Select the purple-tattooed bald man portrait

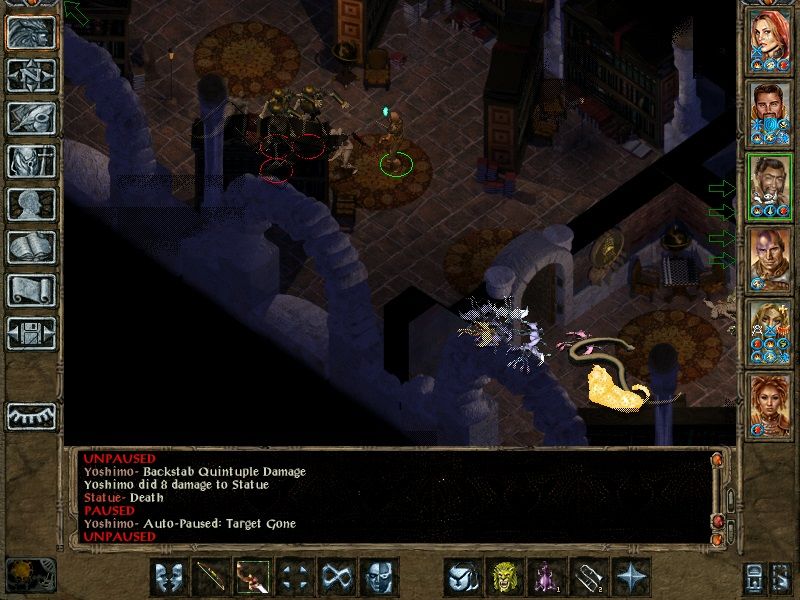770,260
